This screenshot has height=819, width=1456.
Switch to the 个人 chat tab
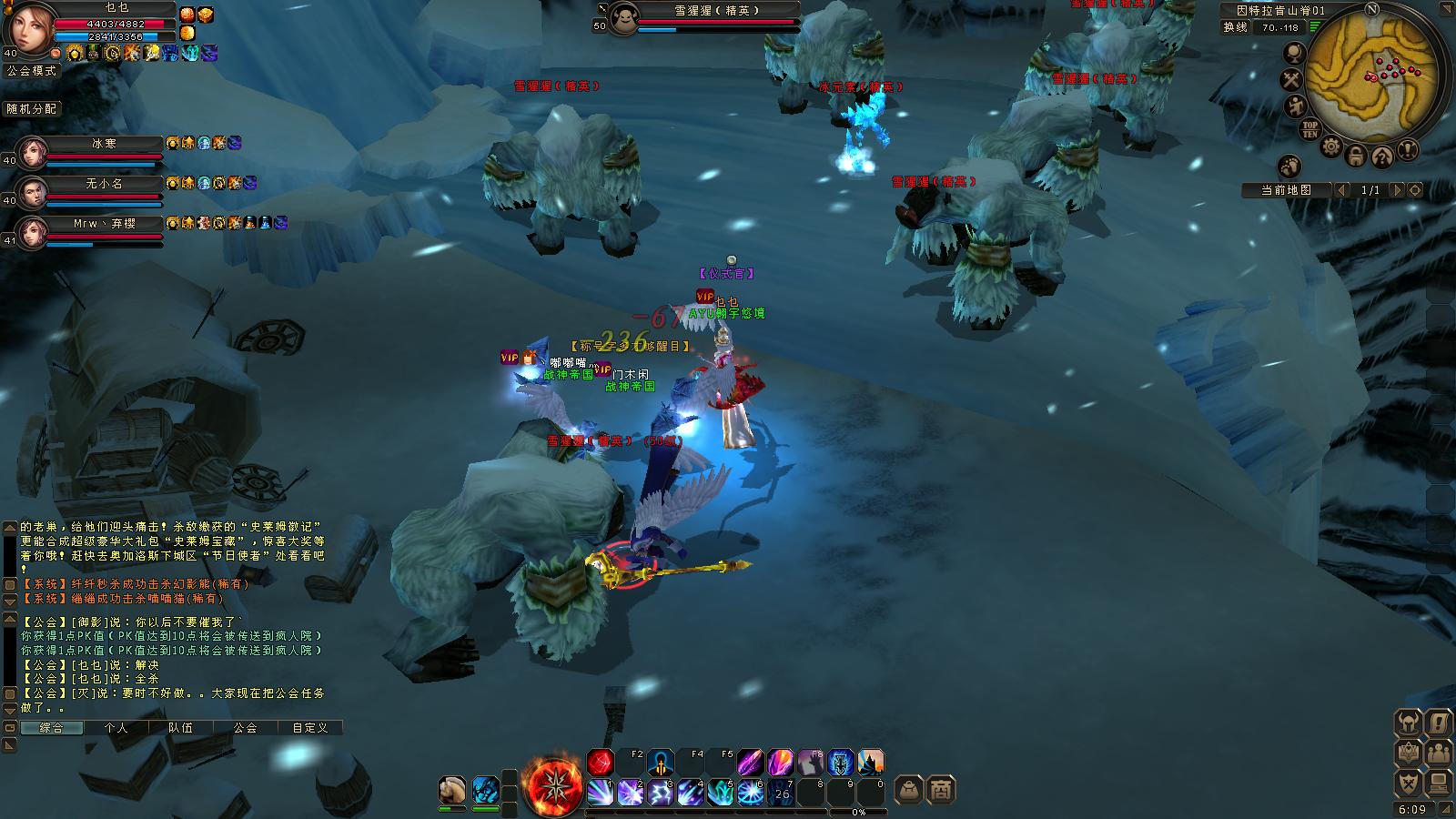coord(116,728)
